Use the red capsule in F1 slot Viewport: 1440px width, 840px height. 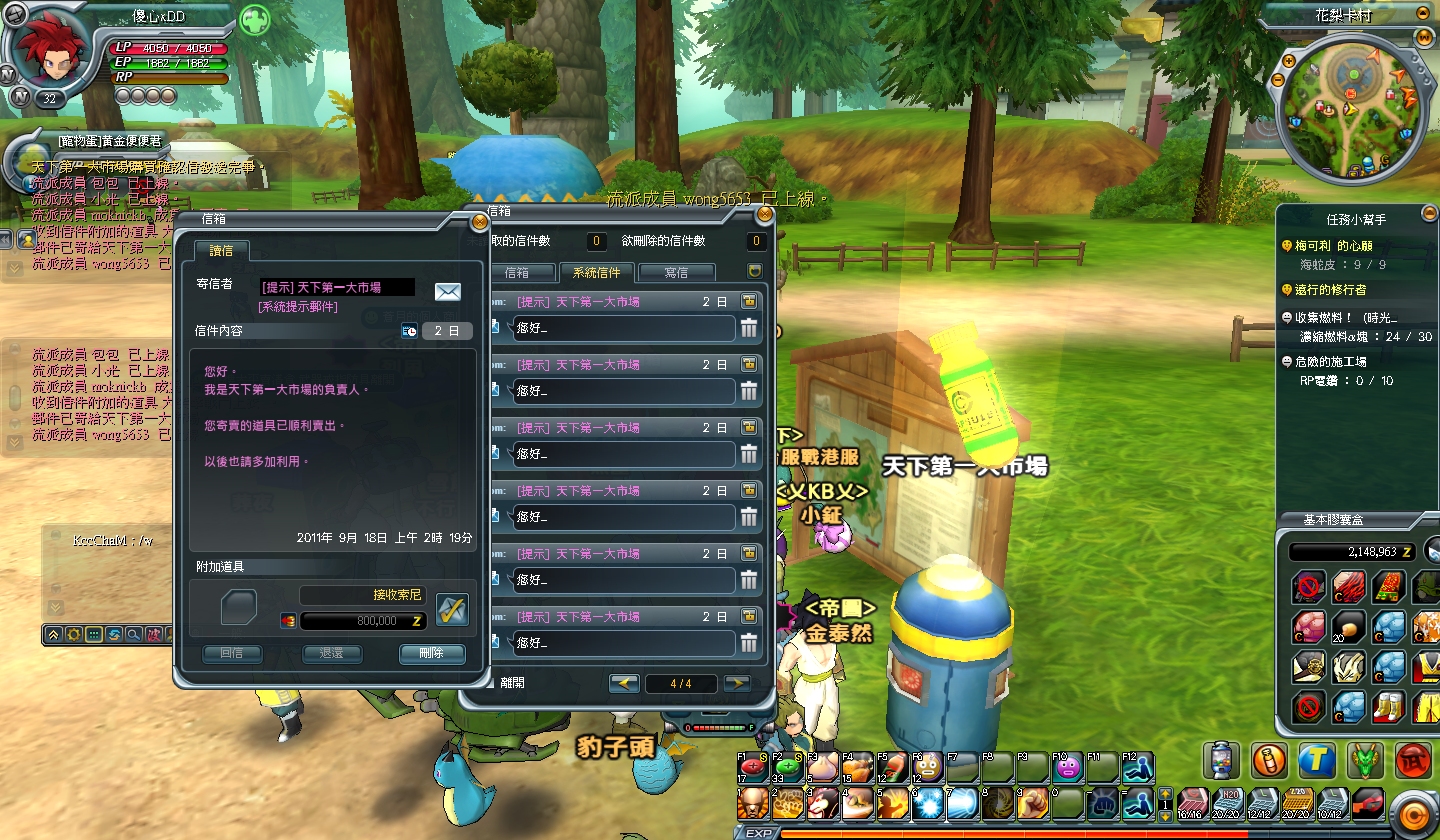(753, 768)
